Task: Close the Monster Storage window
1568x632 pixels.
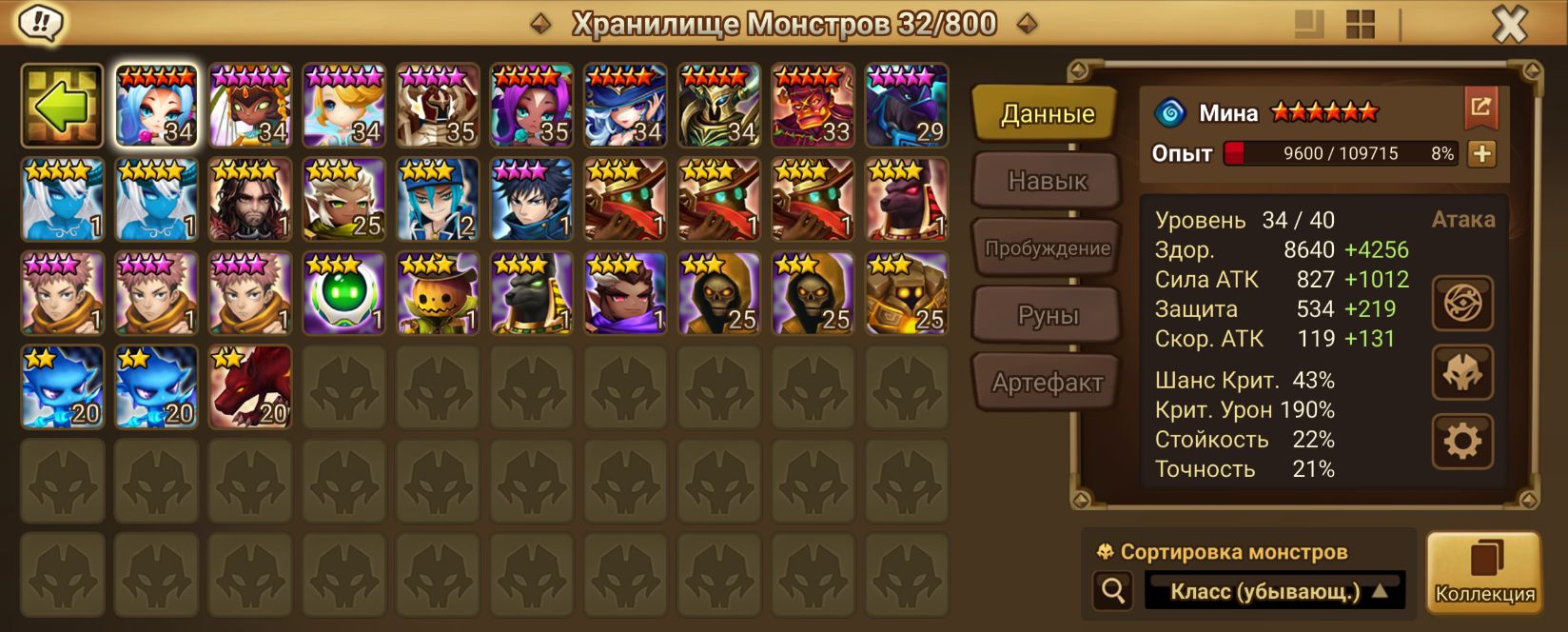Action: click(x=1509, y=25)
